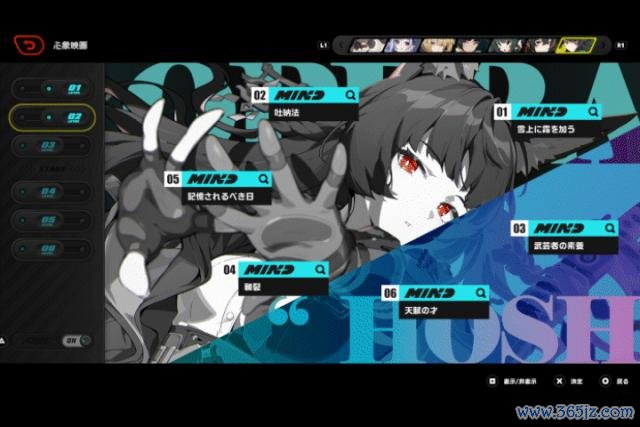Viewport: 640px width, 427px height.
Task: Select Mindscape level 03 in sidebar
Action: coord(54,146)
